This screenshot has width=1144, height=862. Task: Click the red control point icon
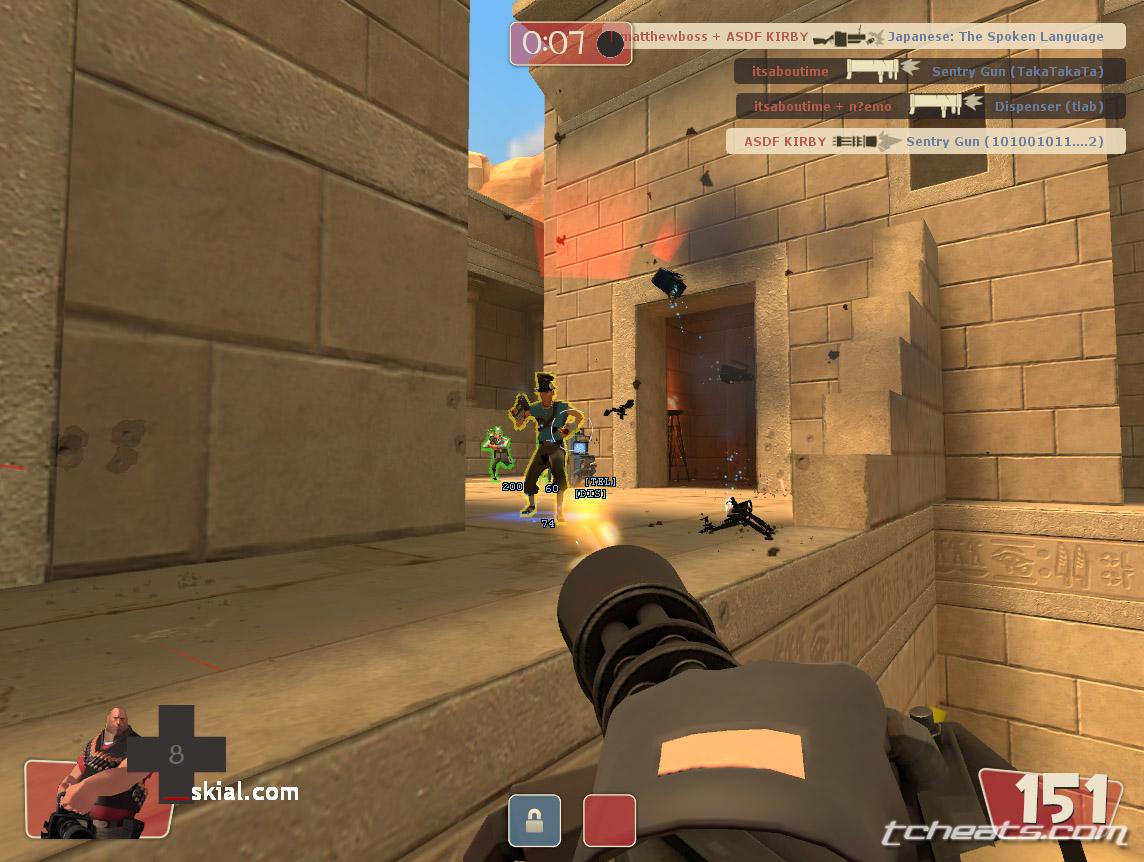tap(609, 820)
